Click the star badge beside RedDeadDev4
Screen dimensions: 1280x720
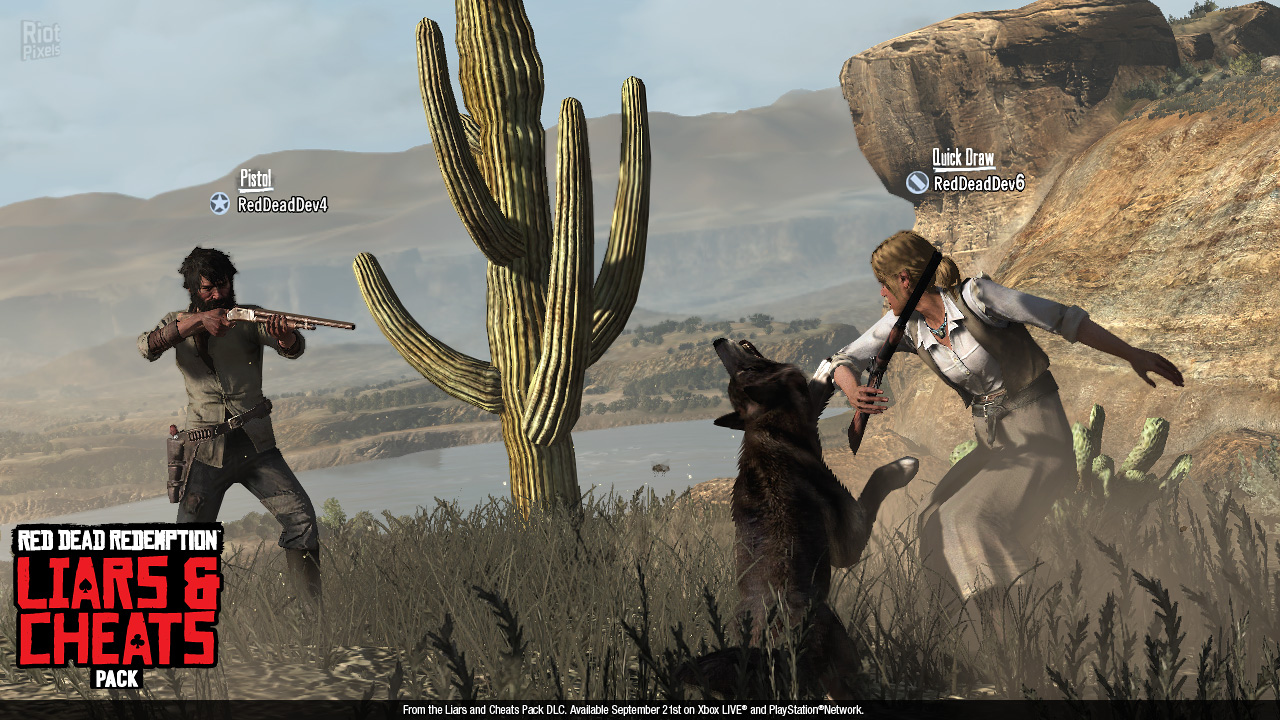(220, 204)
